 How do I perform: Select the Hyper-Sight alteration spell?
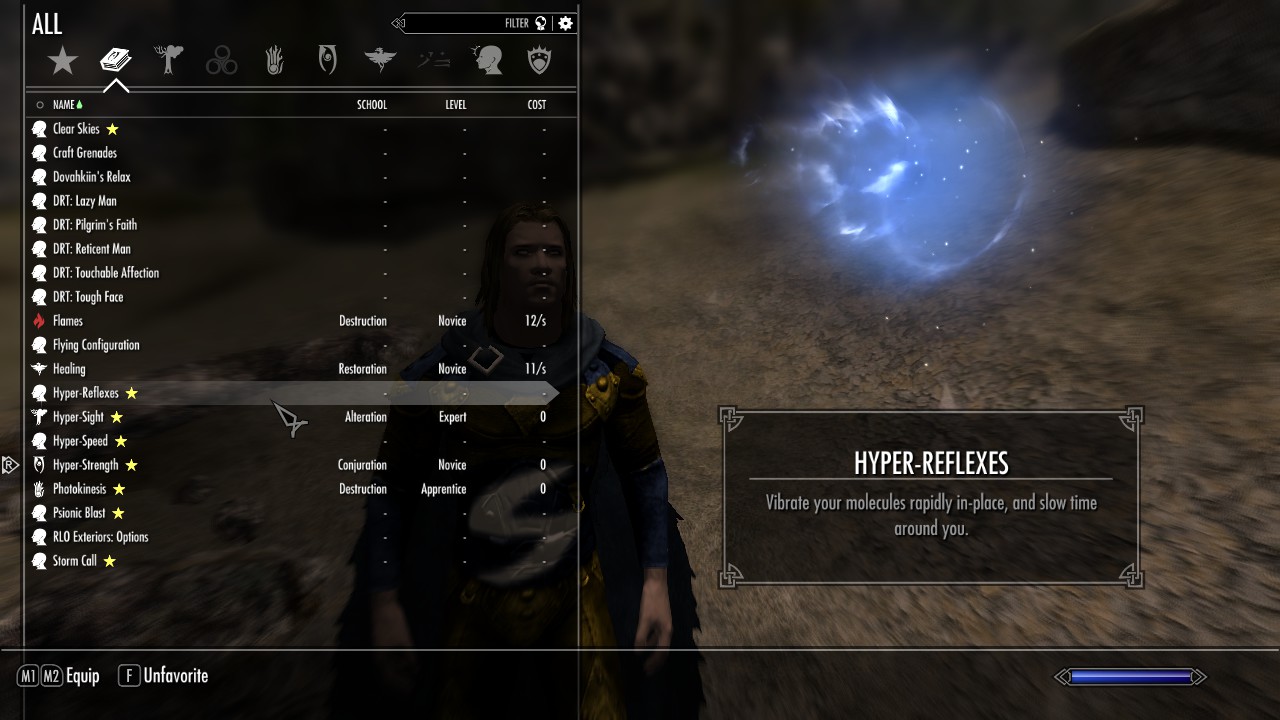click(x=78, y=417)
